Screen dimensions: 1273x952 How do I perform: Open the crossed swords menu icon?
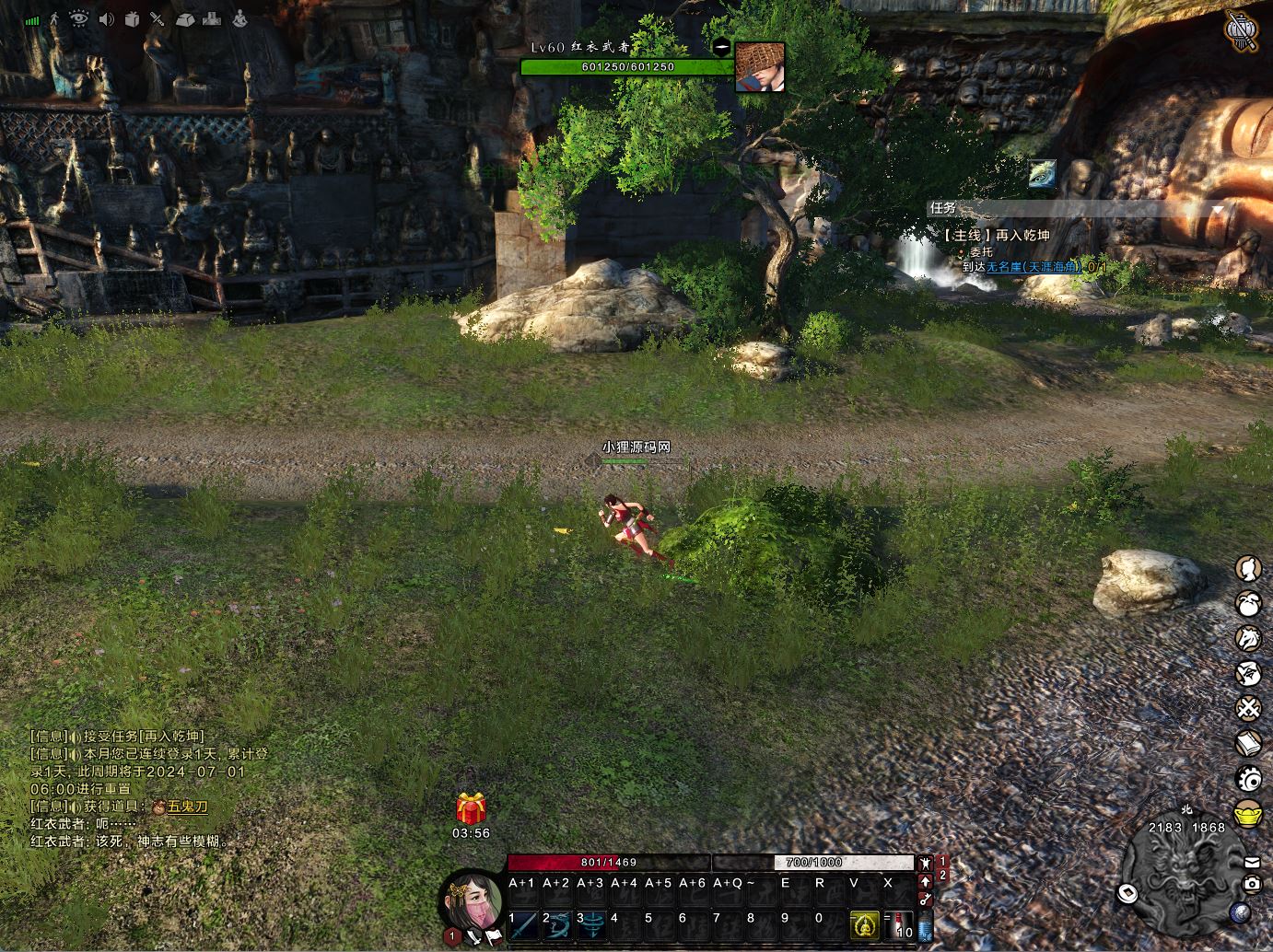click(x=1248, y=709)
